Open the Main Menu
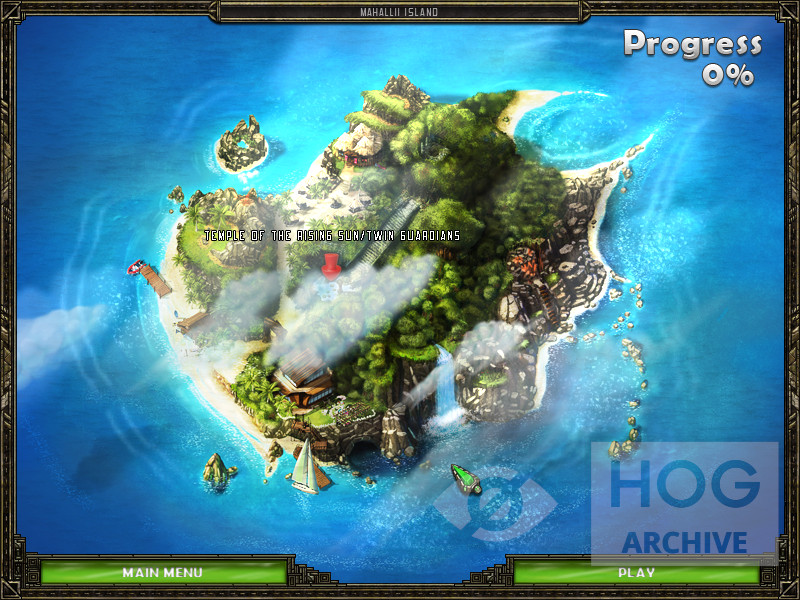Screen dimensions: 800x600 (x=162, y=573)
